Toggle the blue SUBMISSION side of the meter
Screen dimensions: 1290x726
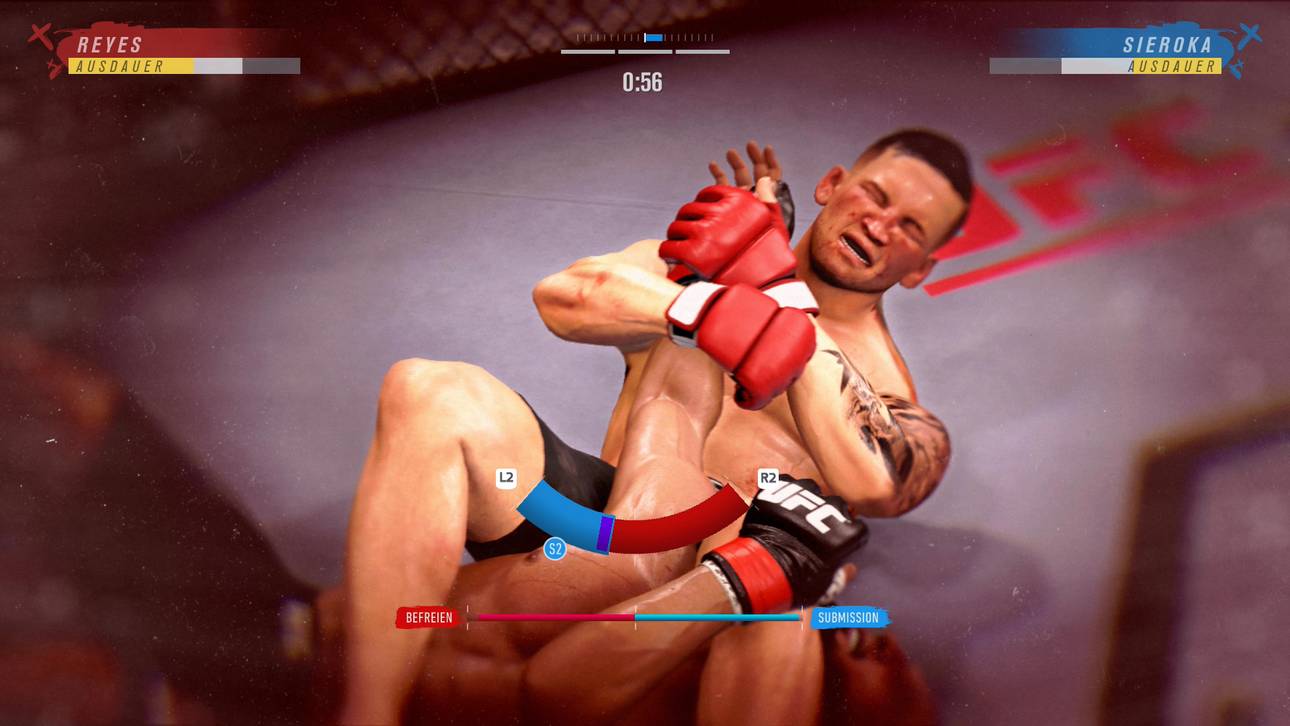pos(848,617)
